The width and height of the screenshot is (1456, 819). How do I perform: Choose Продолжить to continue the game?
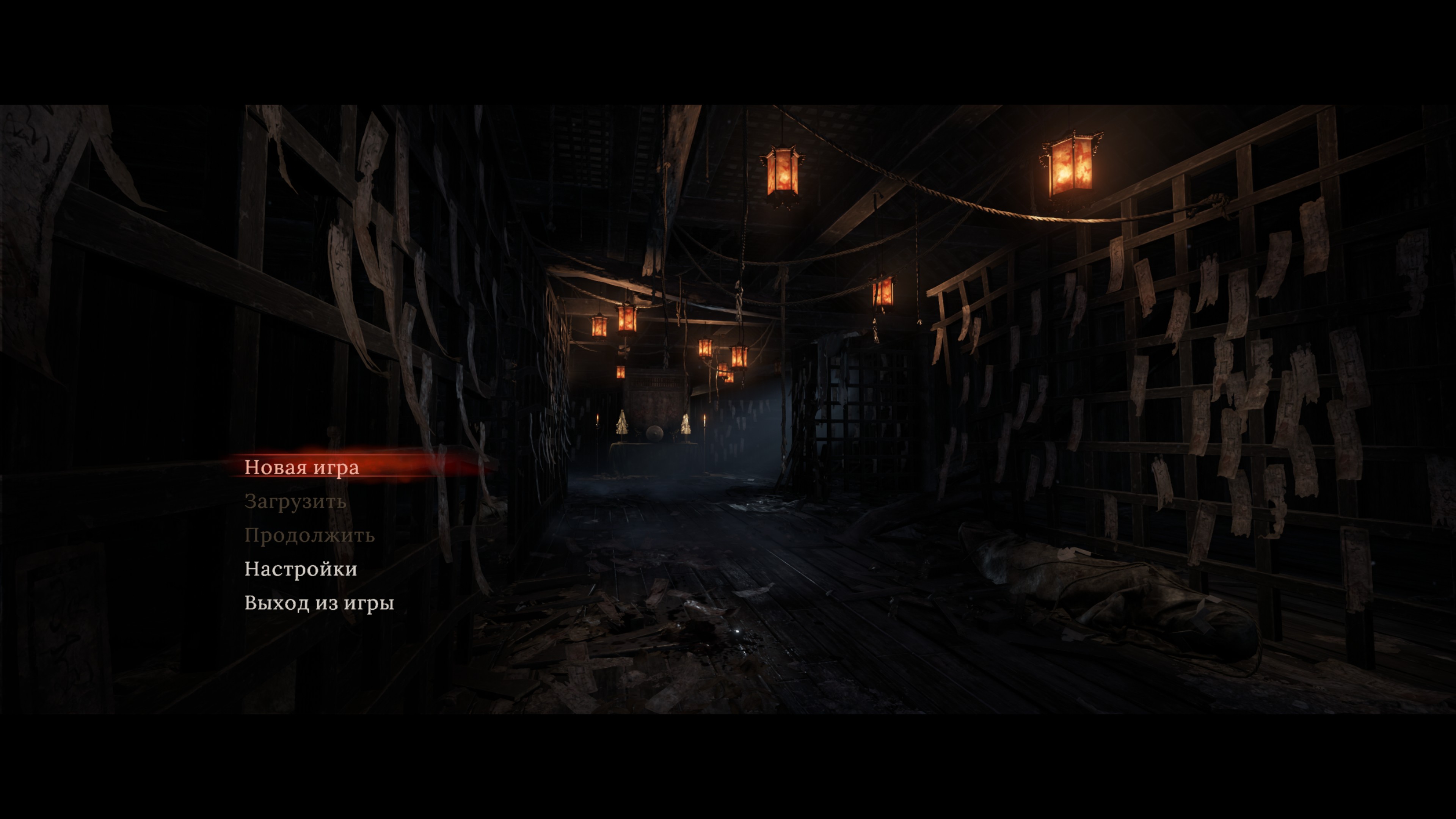[309, 535]
